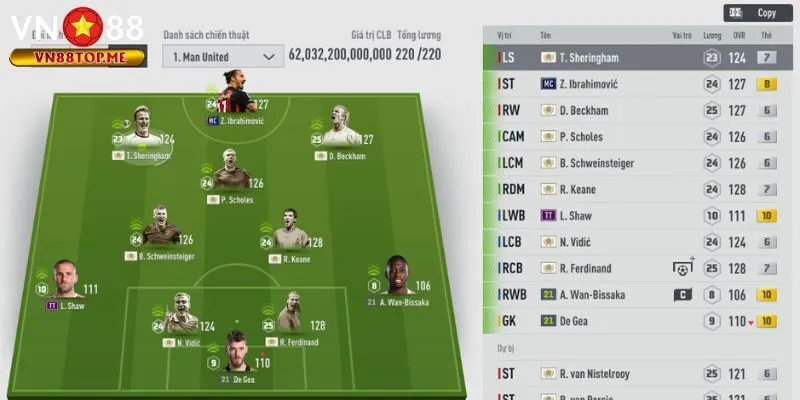
Task: Select P. Scholes's card on the pitch
Action: [x=230, y=172]
